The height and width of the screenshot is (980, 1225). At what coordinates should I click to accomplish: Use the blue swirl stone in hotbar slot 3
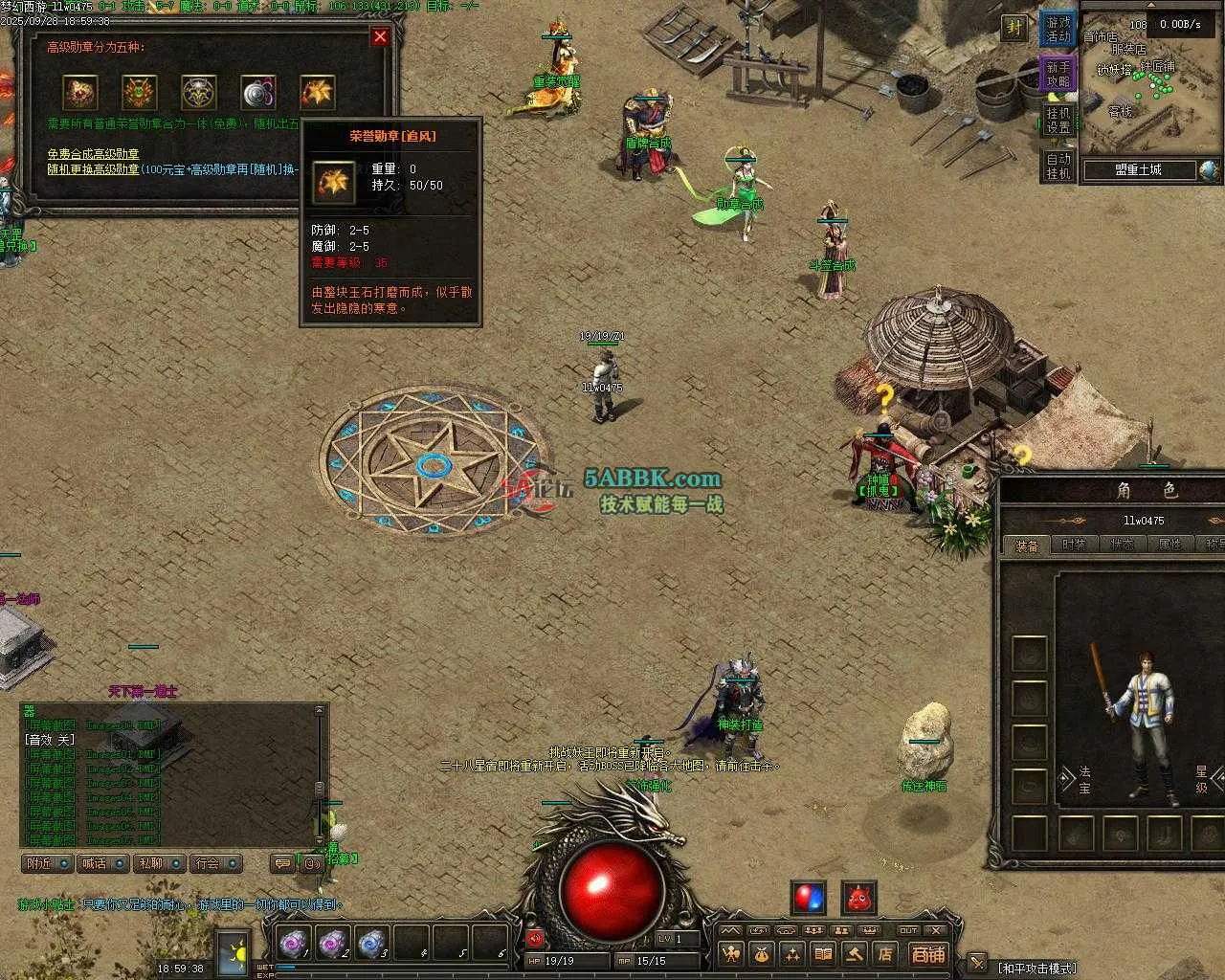point(371,944)
